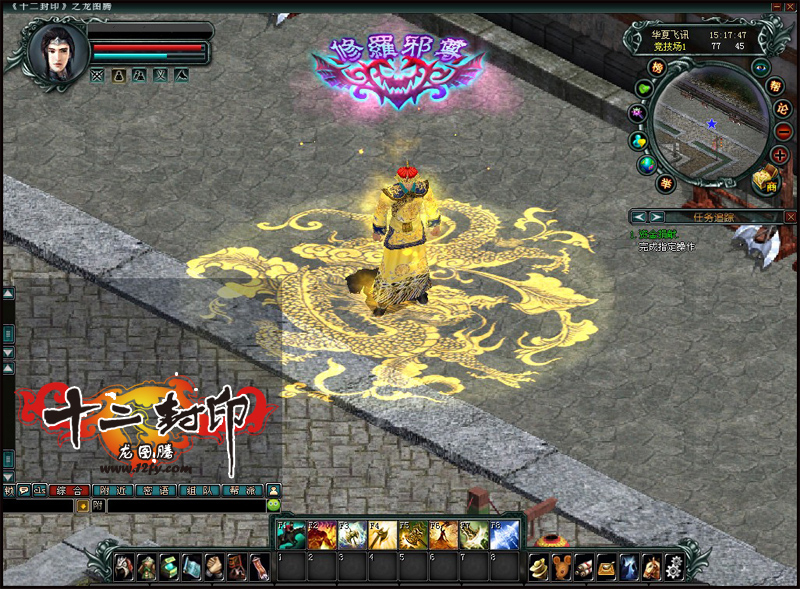The width and height of the screenshot is (800, 589).
Task: Click the 举 button below the minimap
Action: pos(666,184)
